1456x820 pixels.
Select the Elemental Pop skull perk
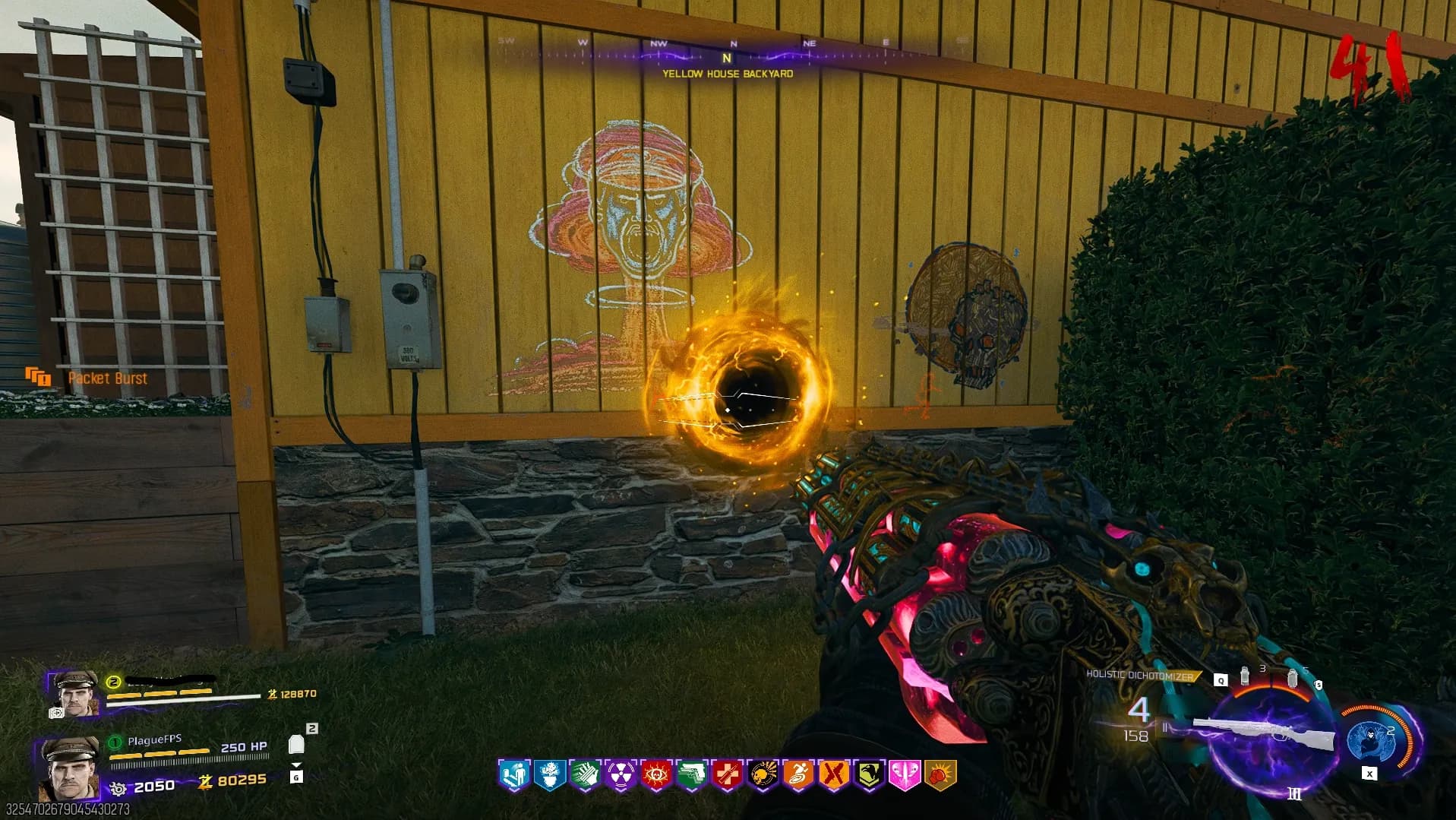pyautogui.click(x=763, y=775)
